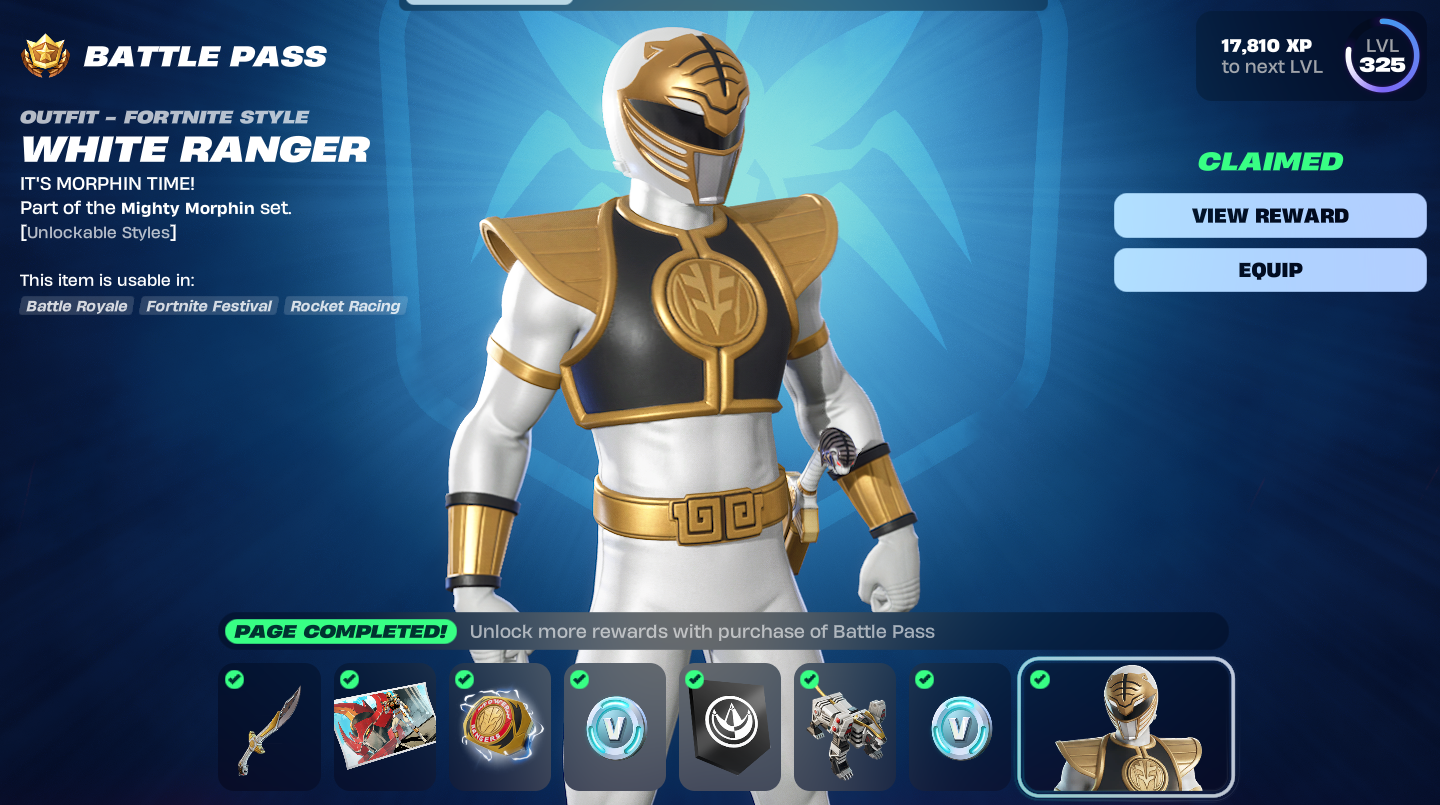Equip the White Ranger outfit
Image resolution: width=1440 pixels, height=805 pixels.
tap(1270, 270)
